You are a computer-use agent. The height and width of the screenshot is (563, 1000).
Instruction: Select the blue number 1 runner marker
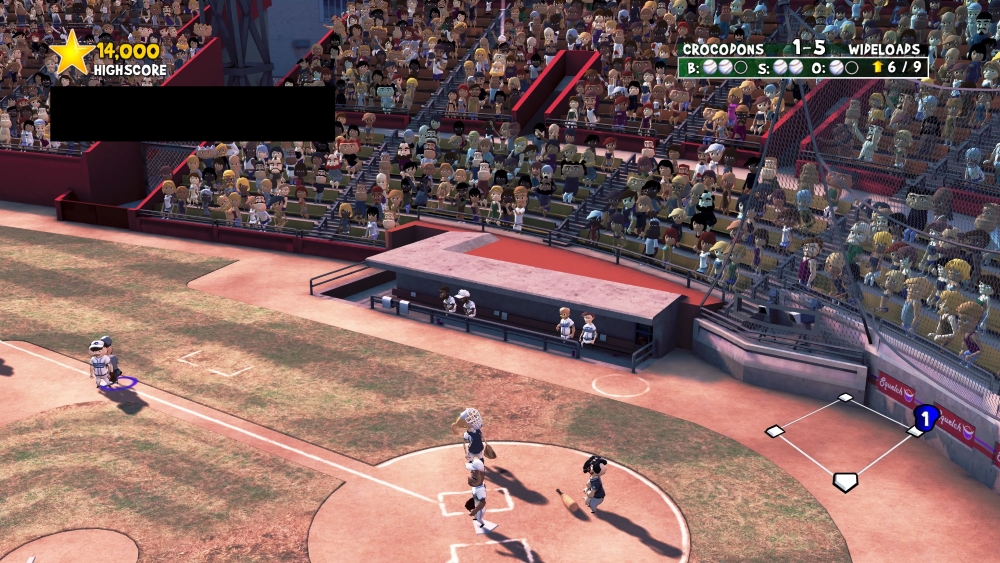926,418
